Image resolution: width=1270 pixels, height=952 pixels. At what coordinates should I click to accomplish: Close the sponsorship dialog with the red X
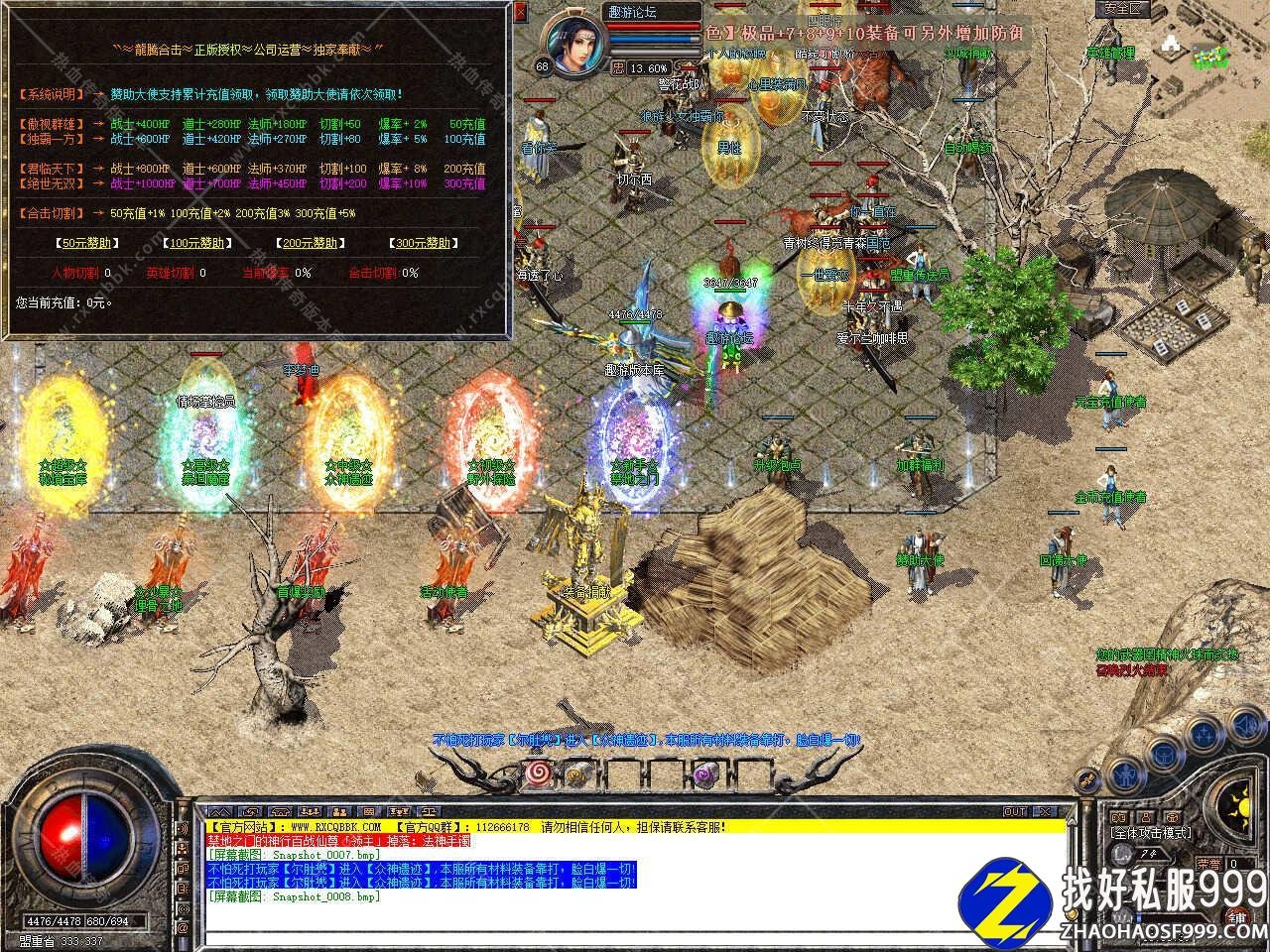[x=521, y=13]
